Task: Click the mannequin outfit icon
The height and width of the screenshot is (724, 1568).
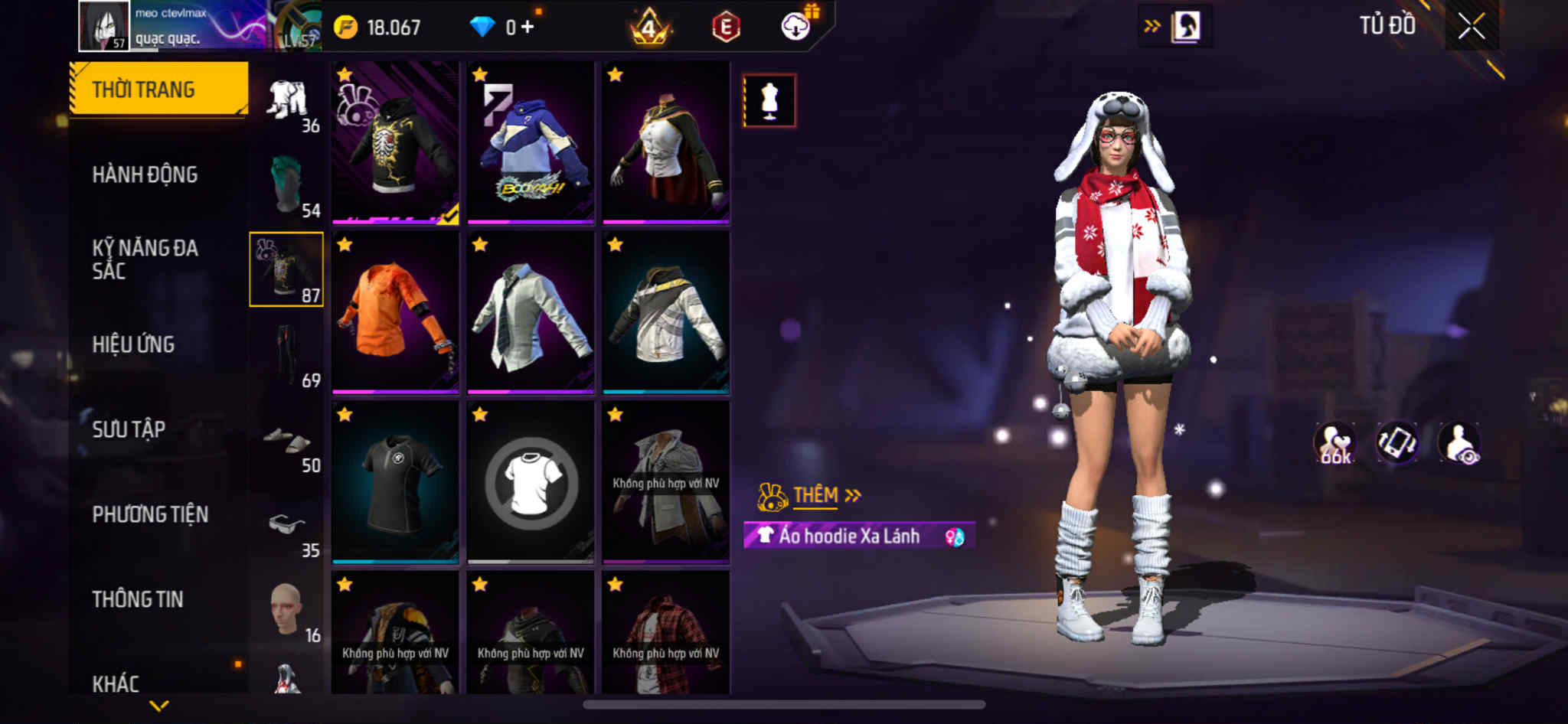Action: [769, 101]
